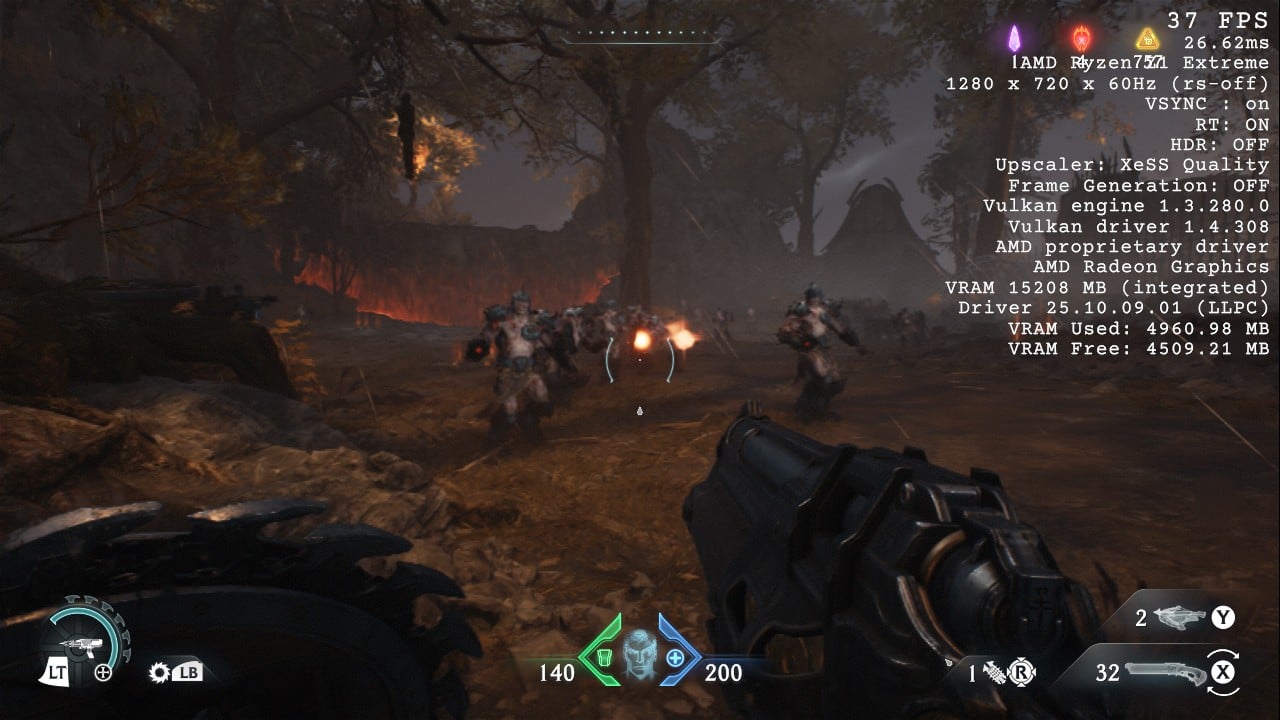Click the red flaming resource icon
1280x720 pixels.
tap(1081, 39)
